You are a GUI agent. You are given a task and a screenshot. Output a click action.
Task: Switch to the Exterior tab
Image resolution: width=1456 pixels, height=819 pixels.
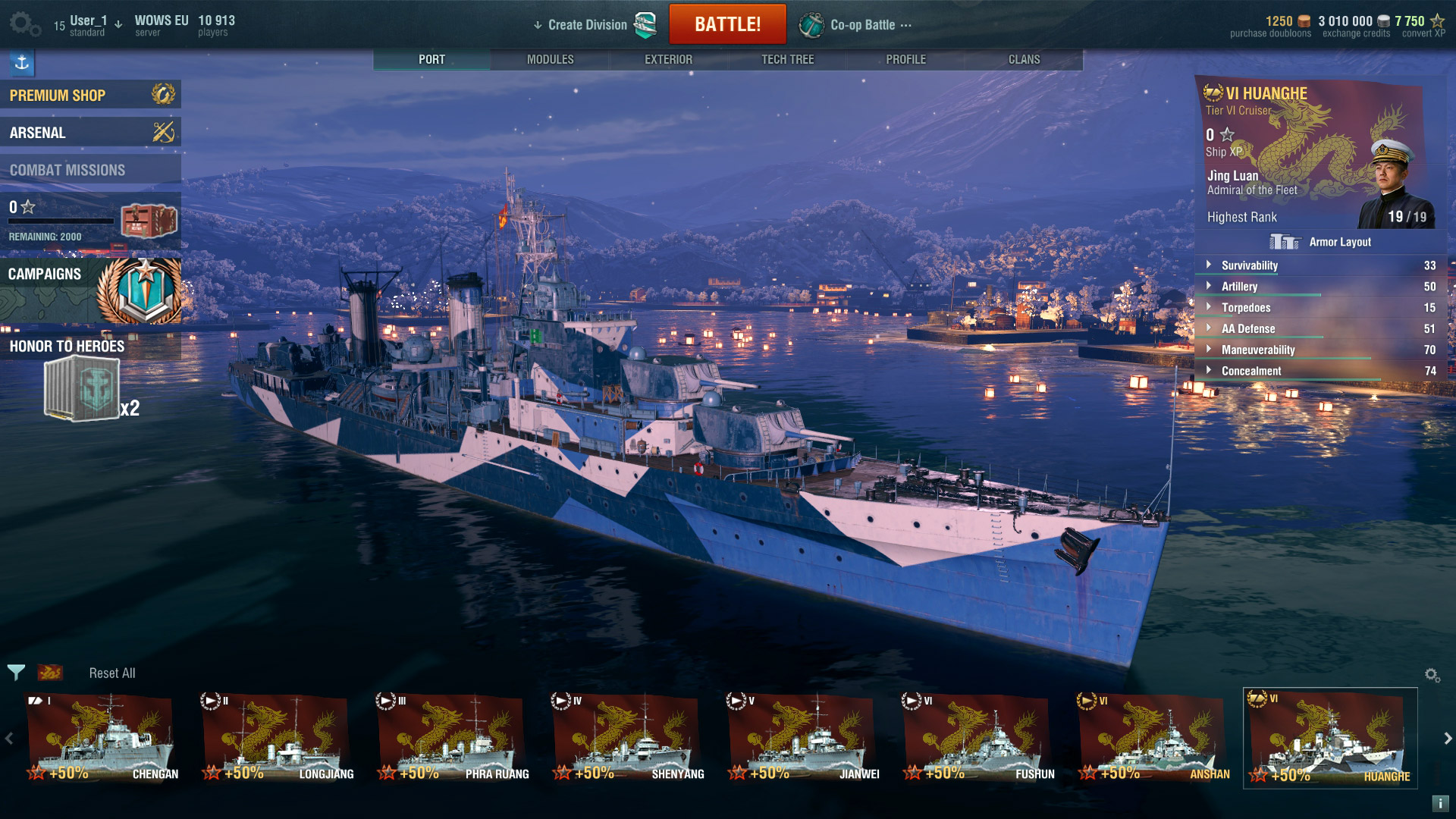[668, 59]
